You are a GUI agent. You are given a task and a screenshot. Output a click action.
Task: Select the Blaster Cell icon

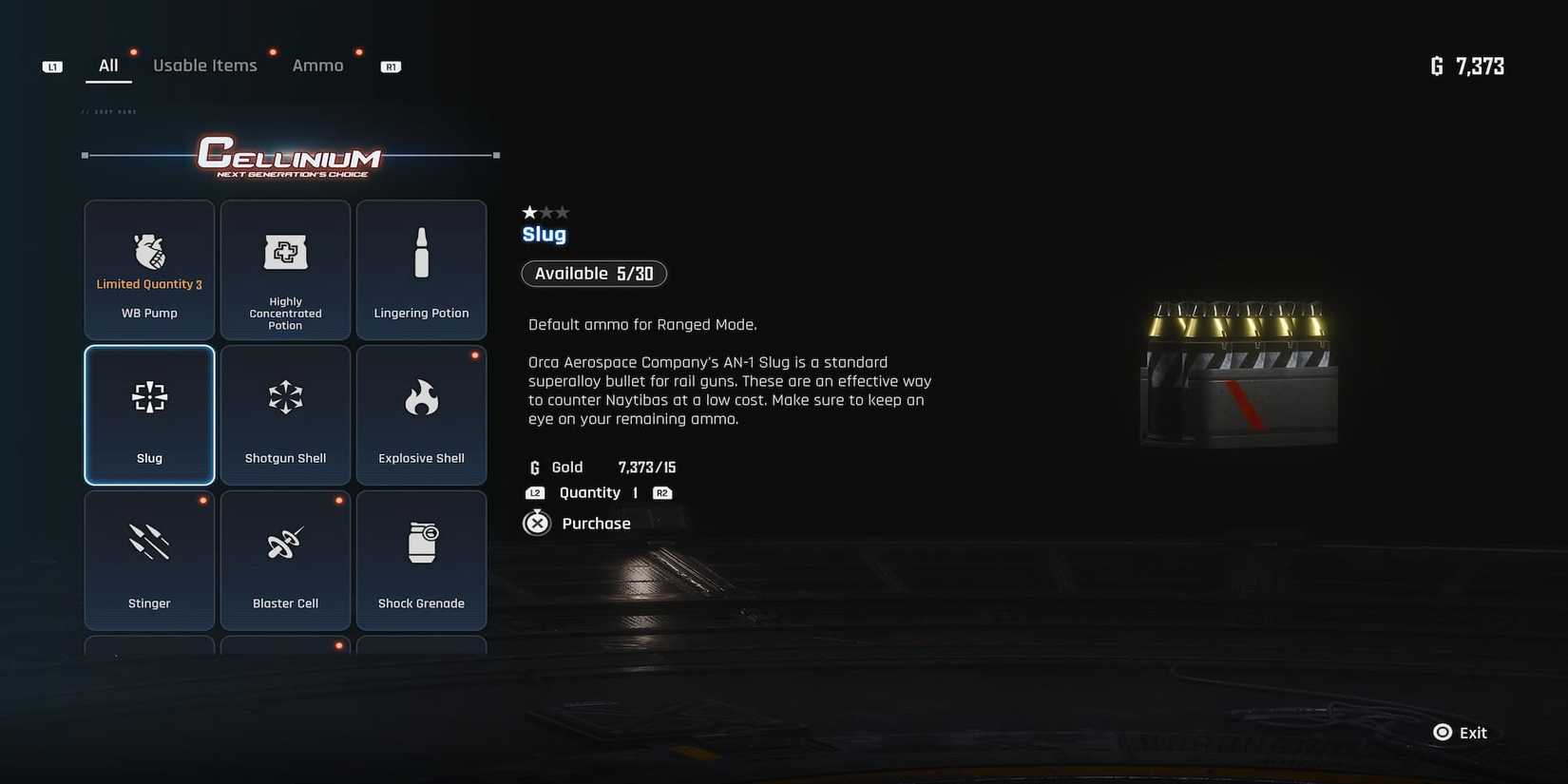[x=284, y=543]
